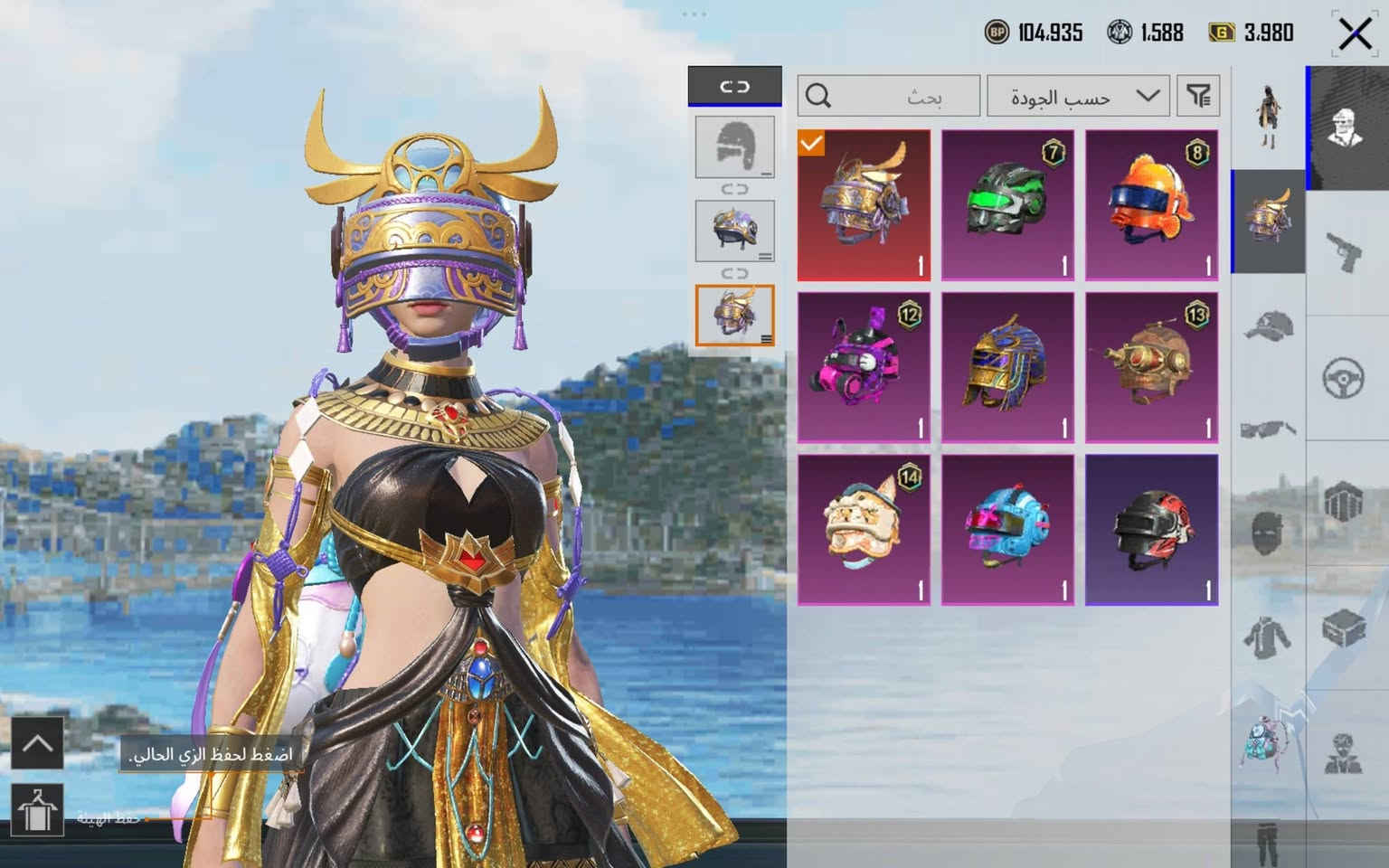Select the green visor helmet skin
This screenshot has width=1389, height=868.
click(1007, 204)
